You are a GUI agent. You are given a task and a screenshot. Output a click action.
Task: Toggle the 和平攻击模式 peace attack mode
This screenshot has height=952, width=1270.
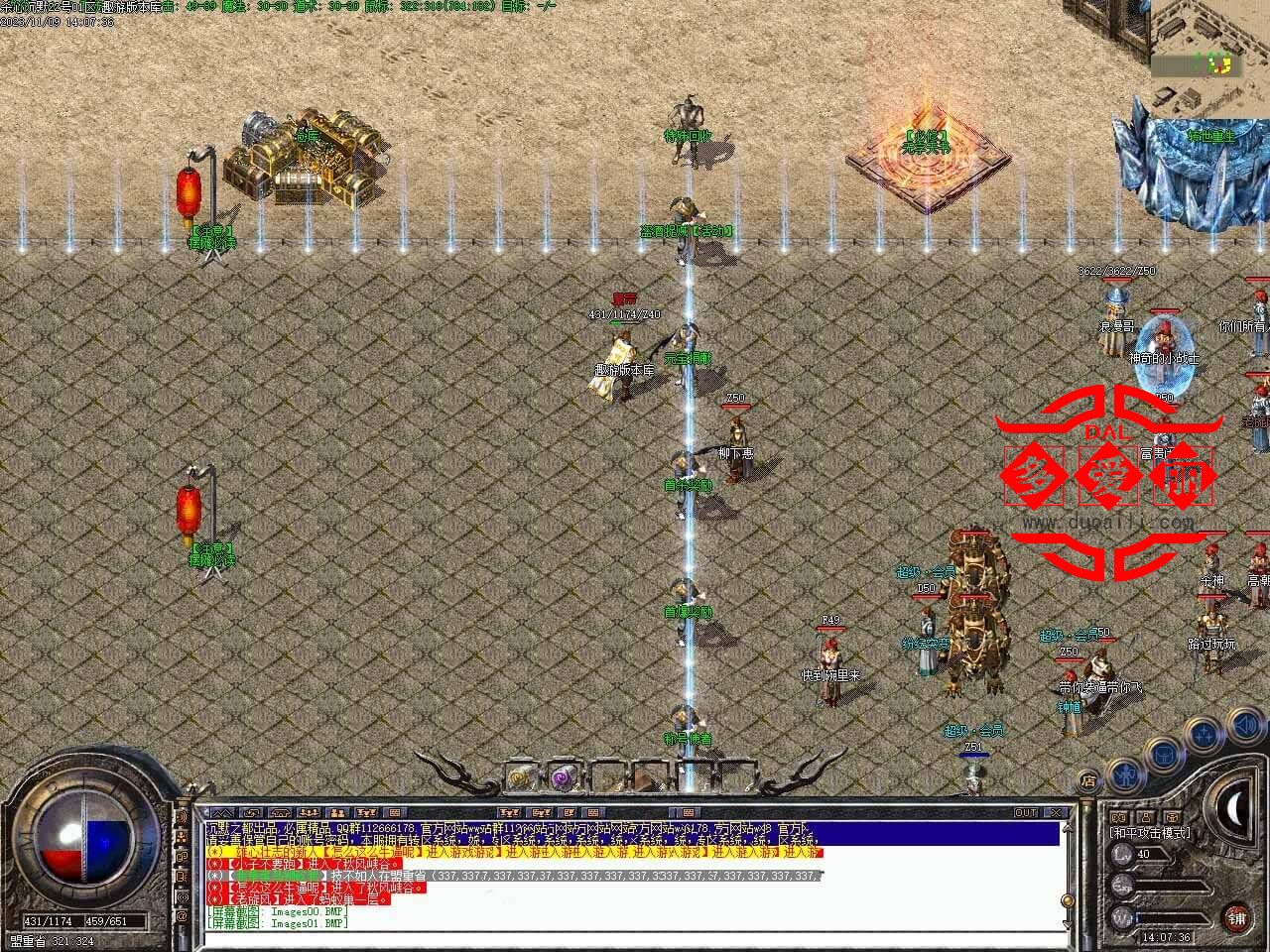coord(1151,832)
